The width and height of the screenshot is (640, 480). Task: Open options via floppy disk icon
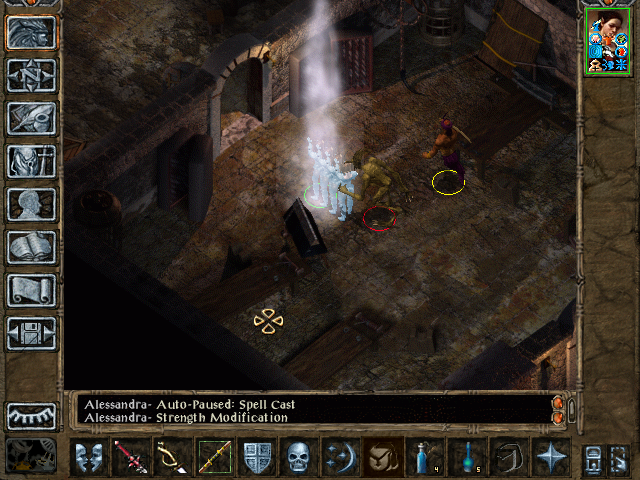(x=32, y=333)
